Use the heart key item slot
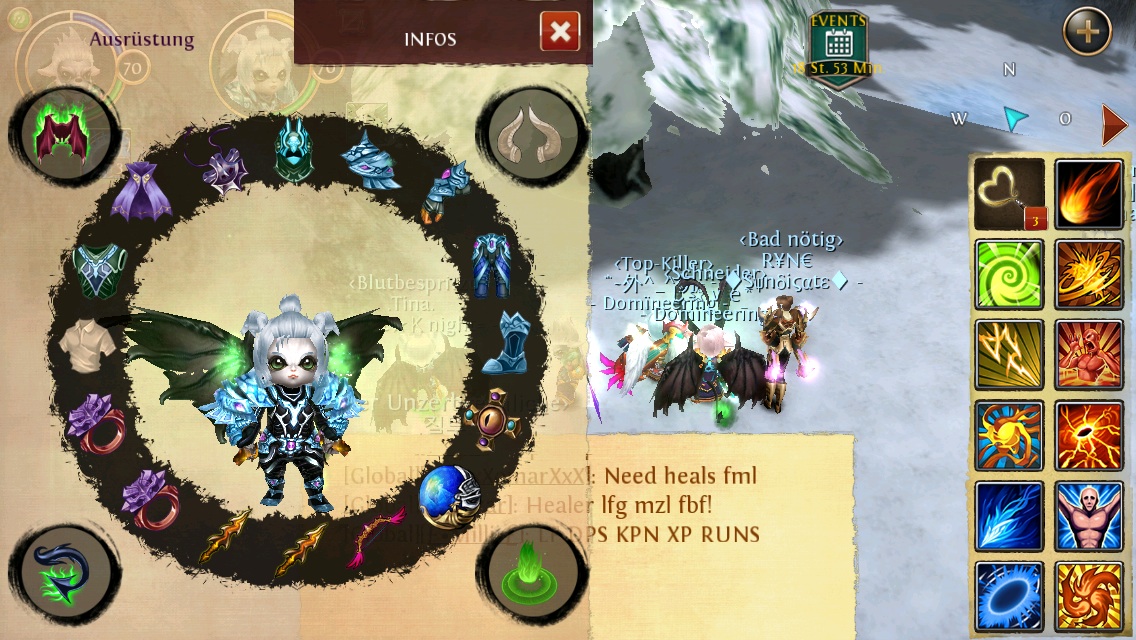The width and height of the screenshot is (1136, 640). 1009,193
